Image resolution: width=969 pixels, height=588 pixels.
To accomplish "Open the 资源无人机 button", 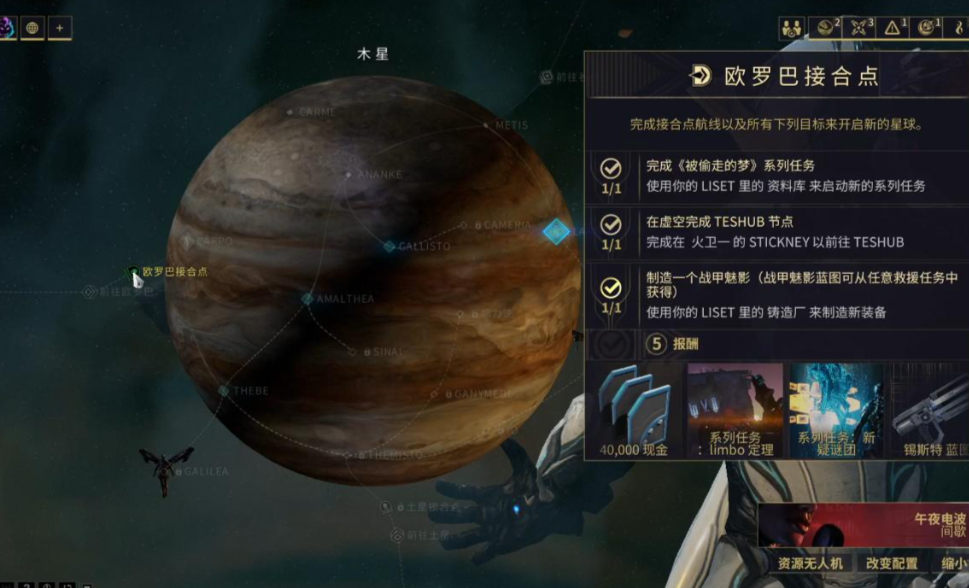I will tap(809, 563).
